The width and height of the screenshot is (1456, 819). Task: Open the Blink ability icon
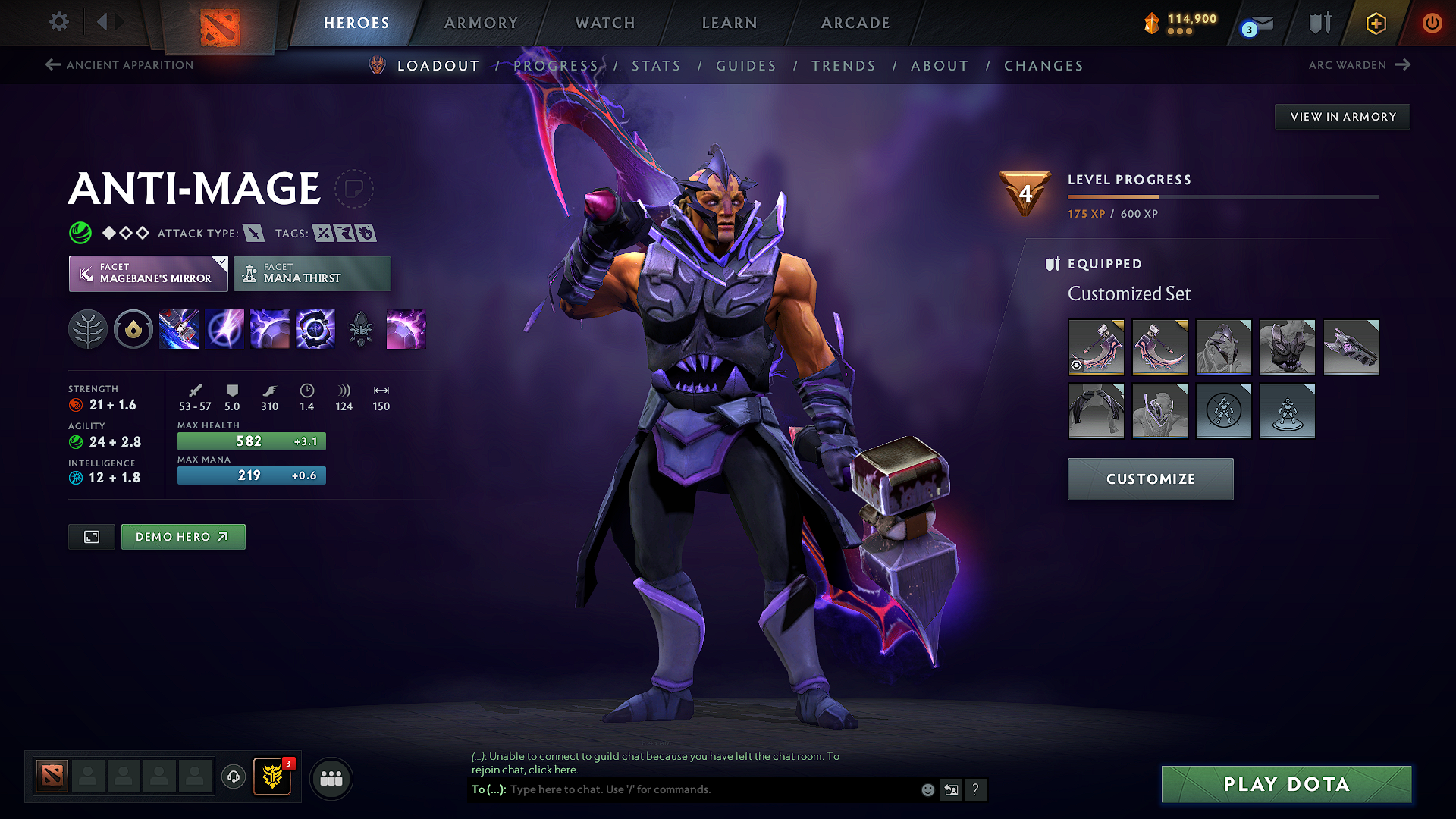pos(224,328)
